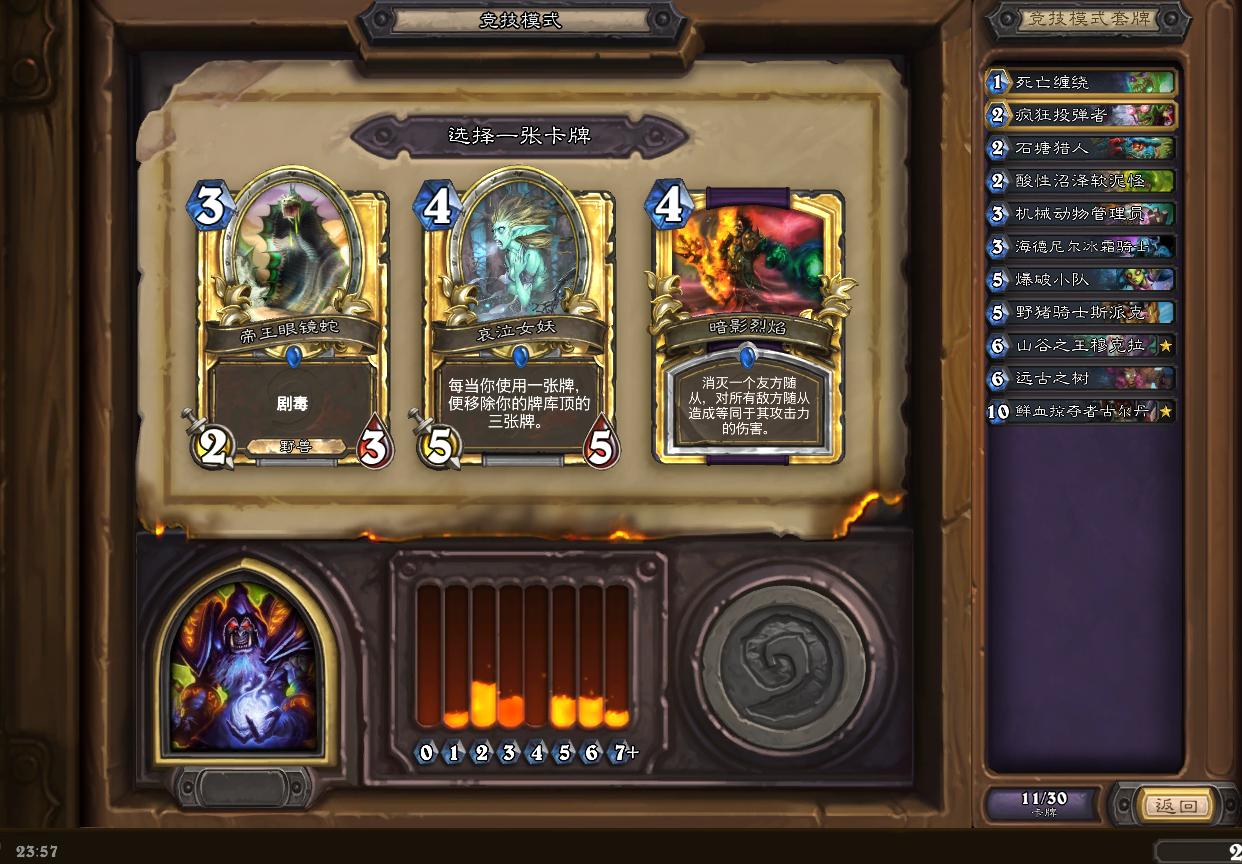Open the 石塘猎人 deck entry
This screenshot has width=1242, height=864.
pyautogui.click(x=1080, y=148)
